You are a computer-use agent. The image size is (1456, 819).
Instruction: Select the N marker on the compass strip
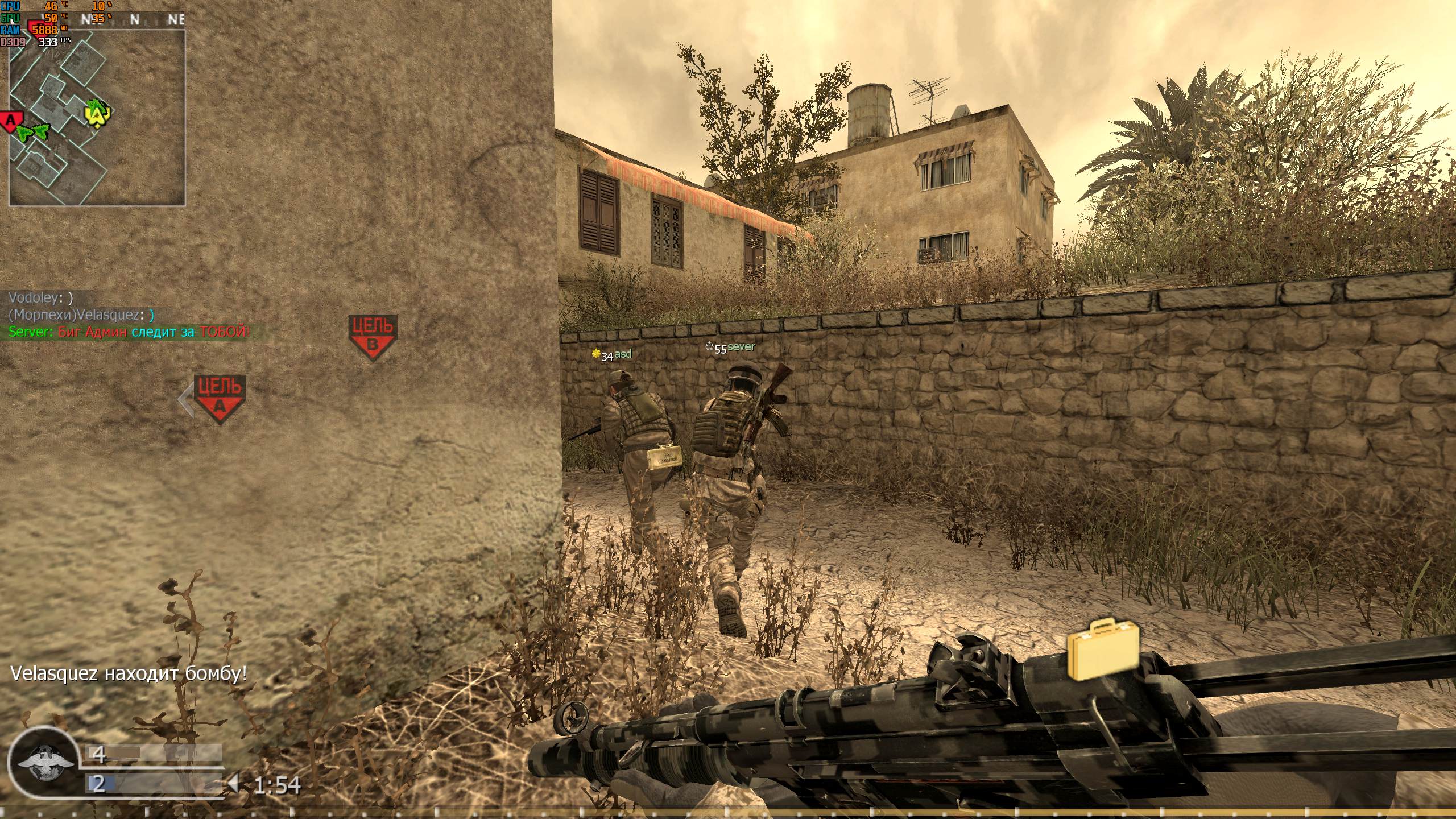(134, 20)
